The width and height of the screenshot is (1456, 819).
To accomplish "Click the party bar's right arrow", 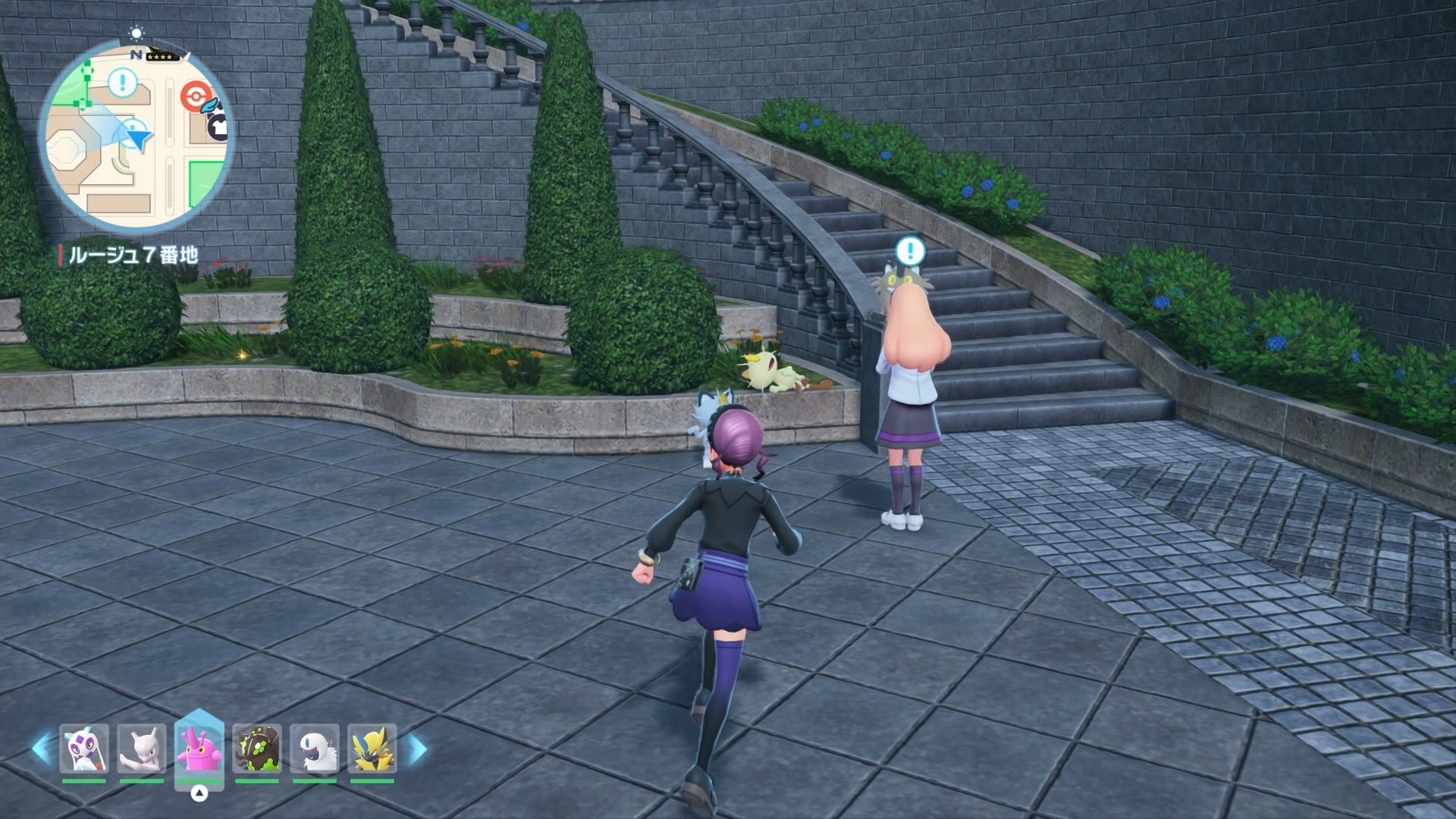I will [x=417, y=748].
